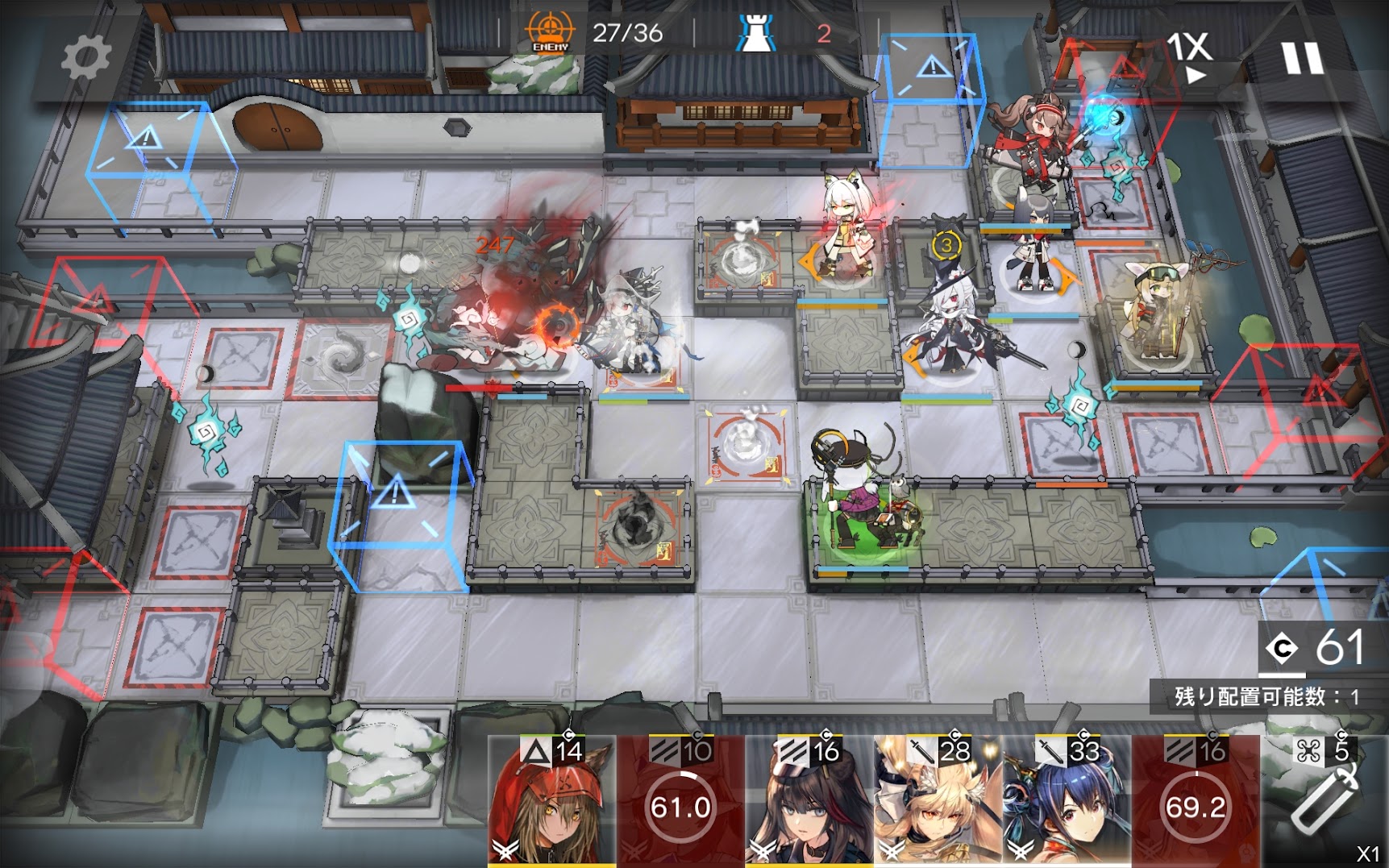Toggle the 1X game speed button
1389x868 pixels.
[1190, 56]
